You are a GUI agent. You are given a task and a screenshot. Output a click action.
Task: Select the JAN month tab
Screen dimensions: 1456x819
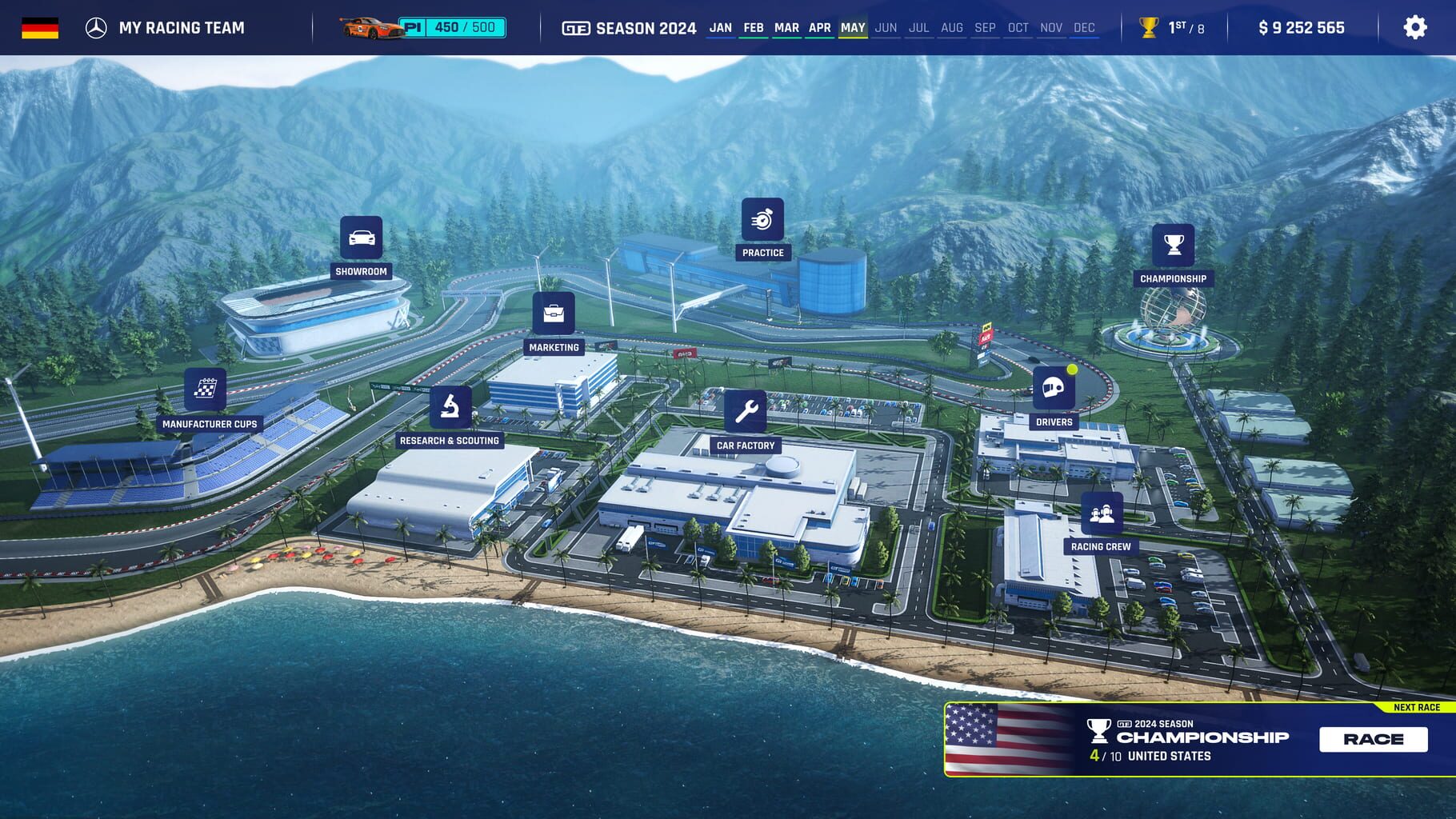pyautogui.click(x=721, y=27)
